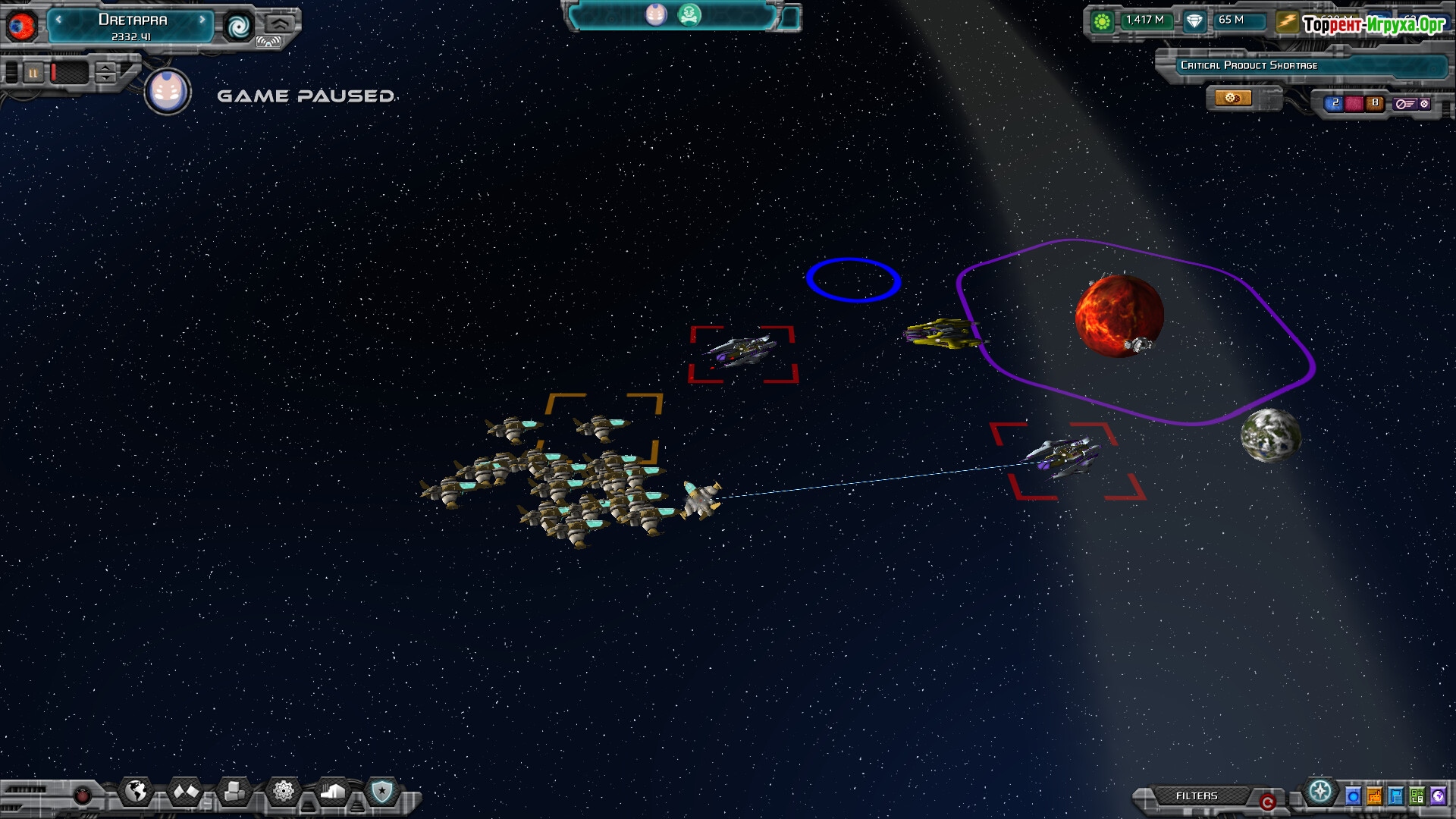Click the Filters button
The image size is (1456, 819).
tap(1196, 795)
